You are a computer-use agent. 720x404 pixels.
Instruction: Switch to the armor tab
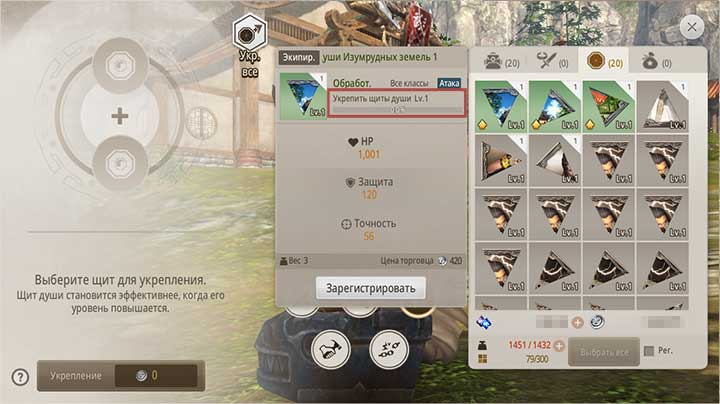point(502,62)
